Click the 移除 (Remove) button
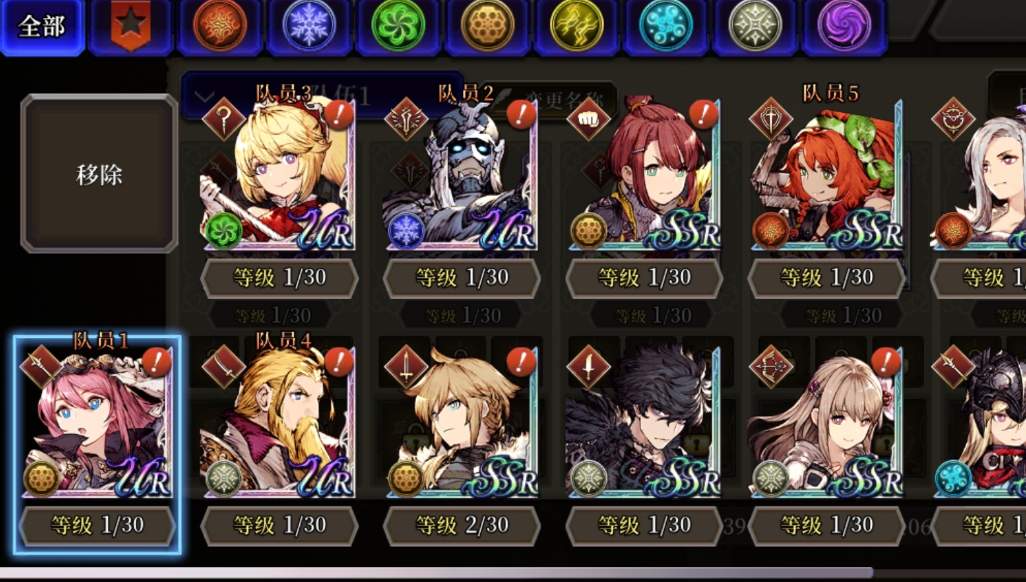 point(99,174)
